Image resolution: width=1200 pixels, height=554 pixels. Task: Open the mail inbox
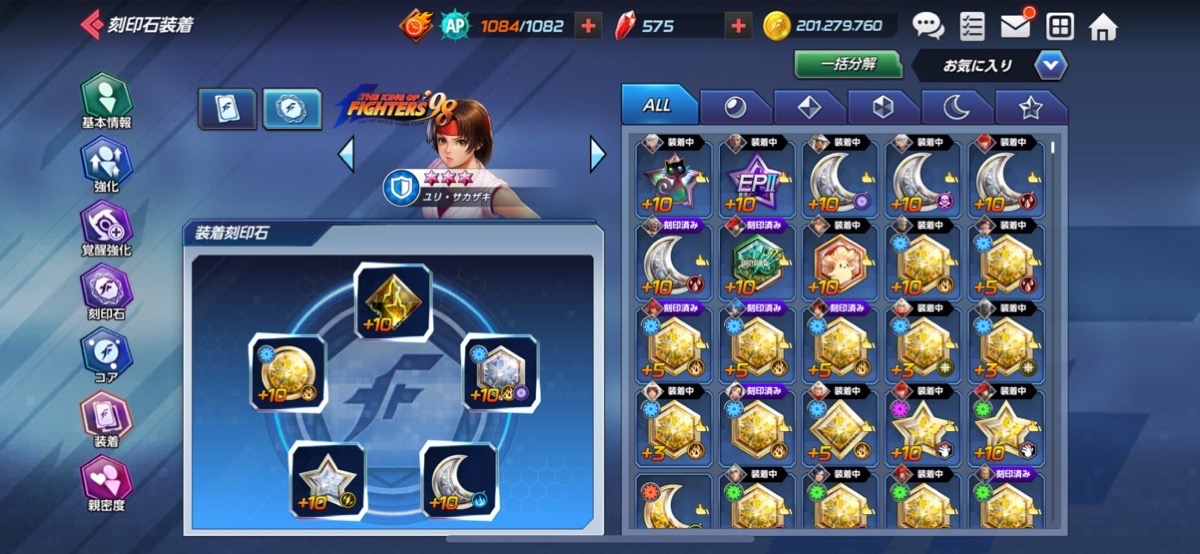pyautogui.click(x=1015, y=26)
